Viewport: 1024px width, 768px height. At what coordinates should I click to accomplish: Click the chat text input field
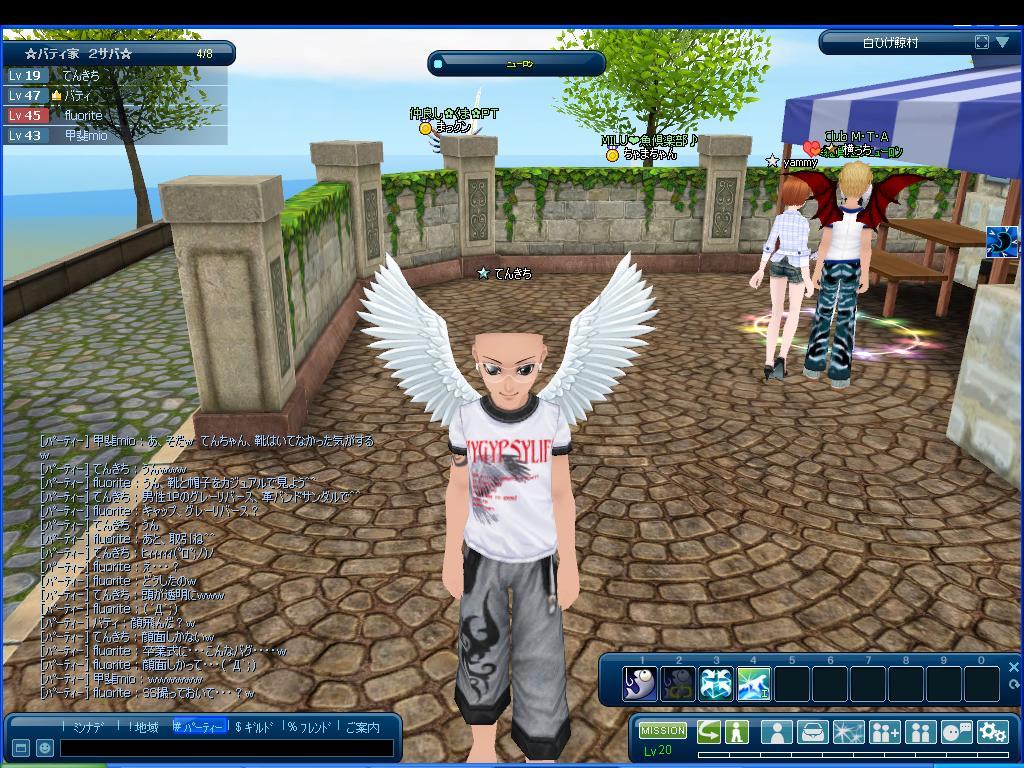click(x=225, y=748)
